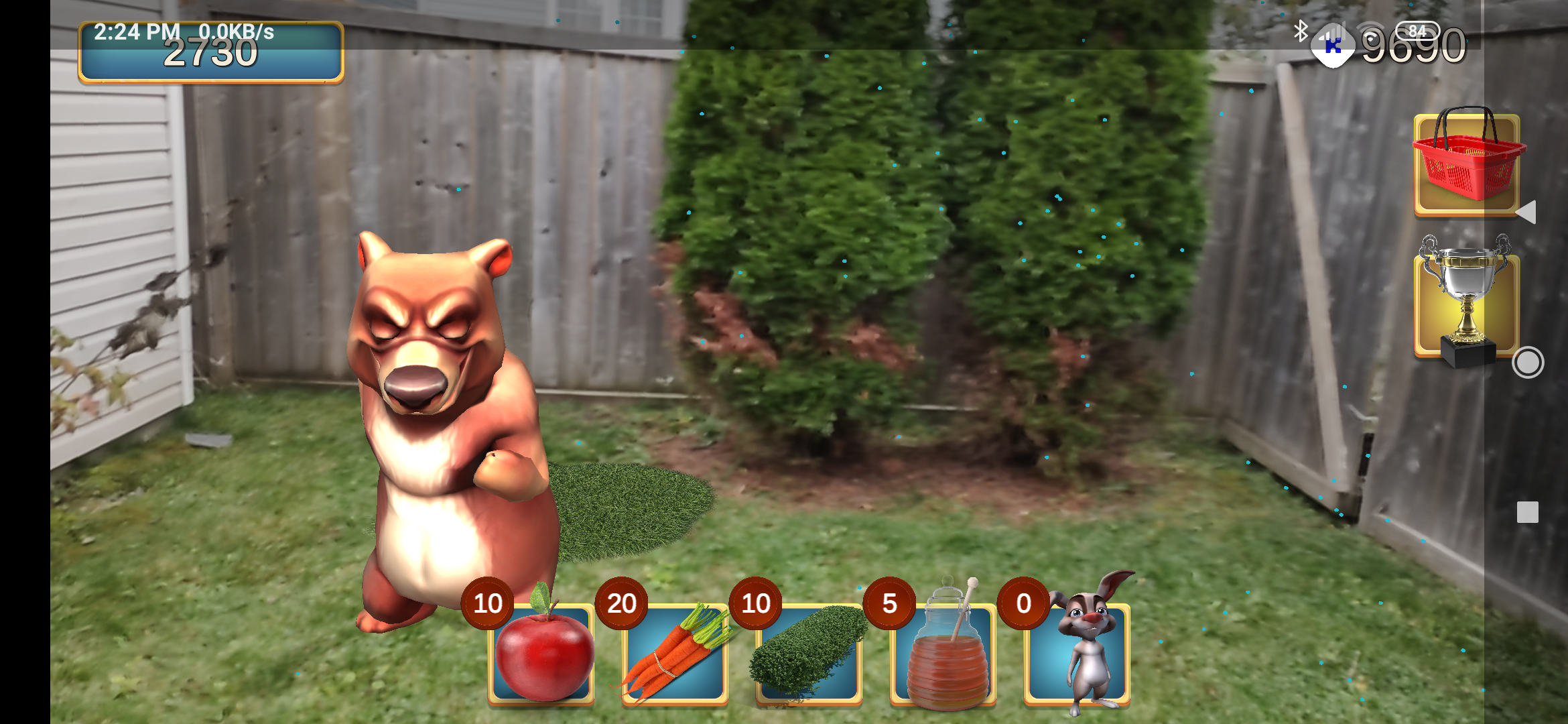The width and height of the screenshot is (1568, 724).
Task: Tap the Android recents square button
Action: [x=1528, y=512]
